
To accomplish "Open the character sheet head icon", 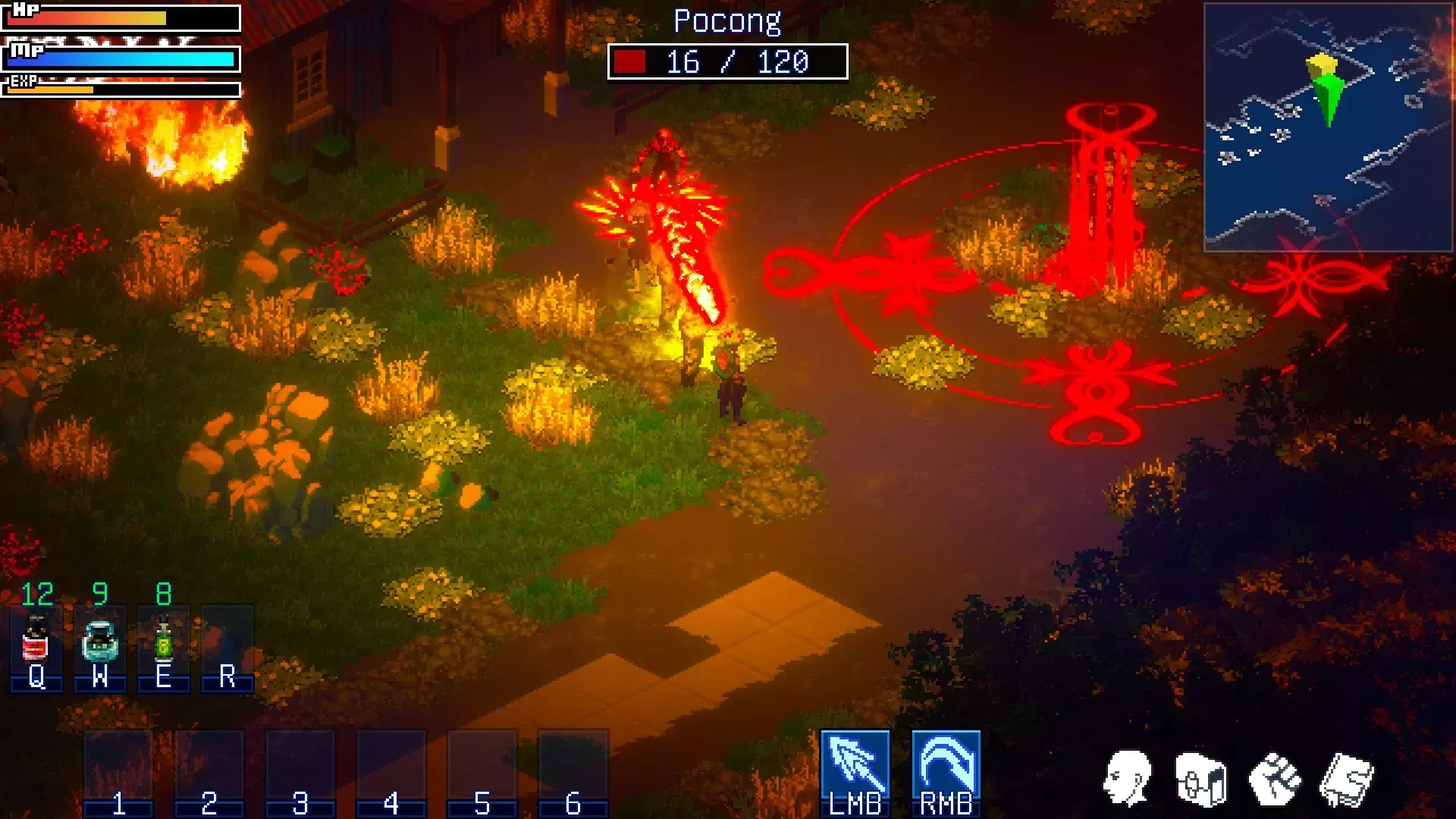I will (1128, 779).
